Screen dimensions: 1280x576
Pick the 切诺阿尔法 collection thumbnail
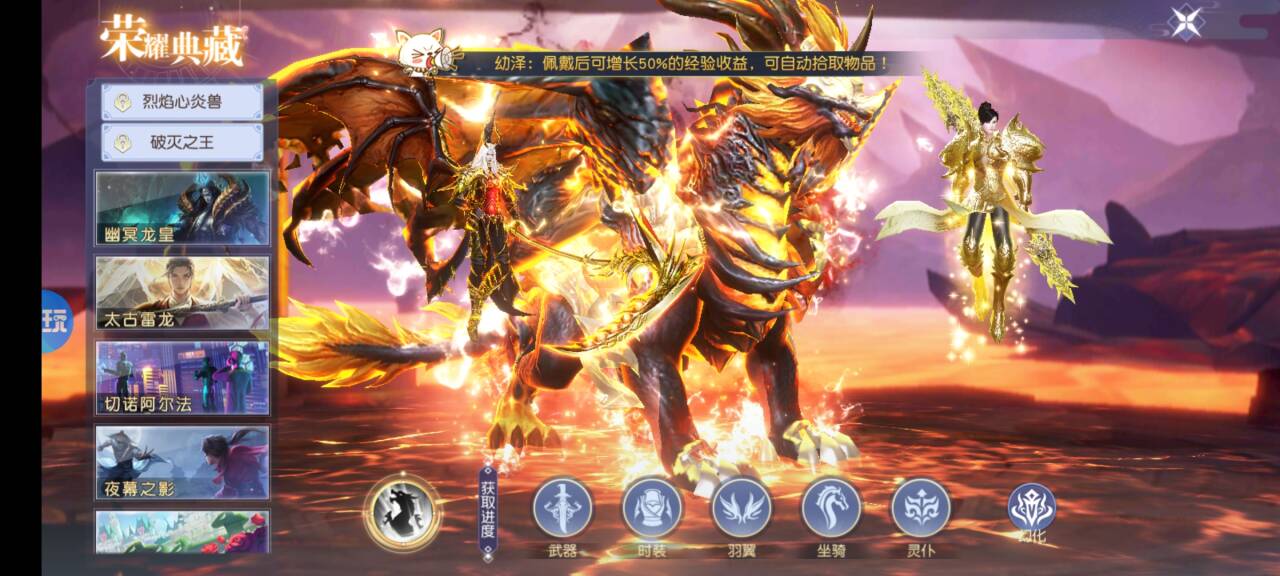click(x=182, y=378)
